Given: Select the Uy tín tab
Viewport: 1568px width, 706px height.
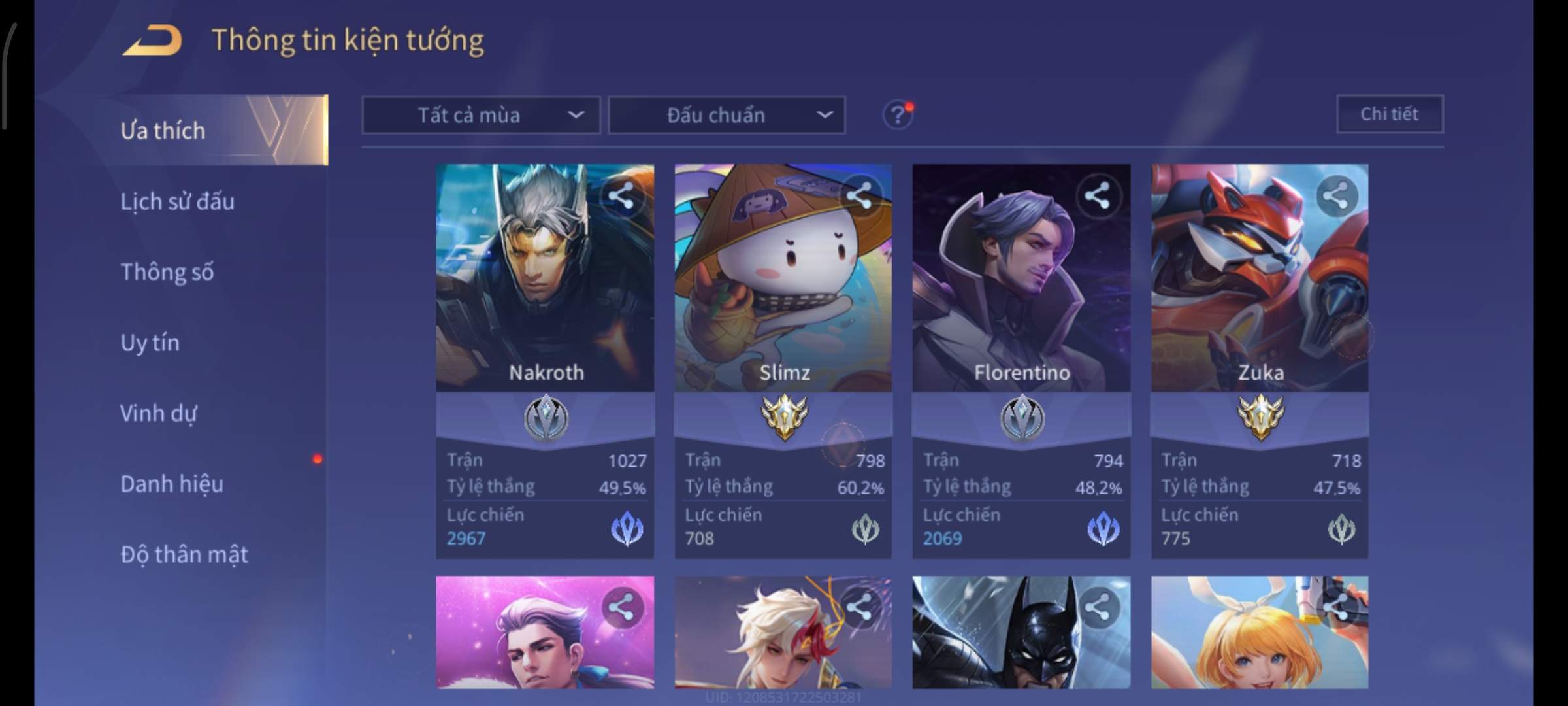Looking at the screenshot, I should click(x=150, y=343).
